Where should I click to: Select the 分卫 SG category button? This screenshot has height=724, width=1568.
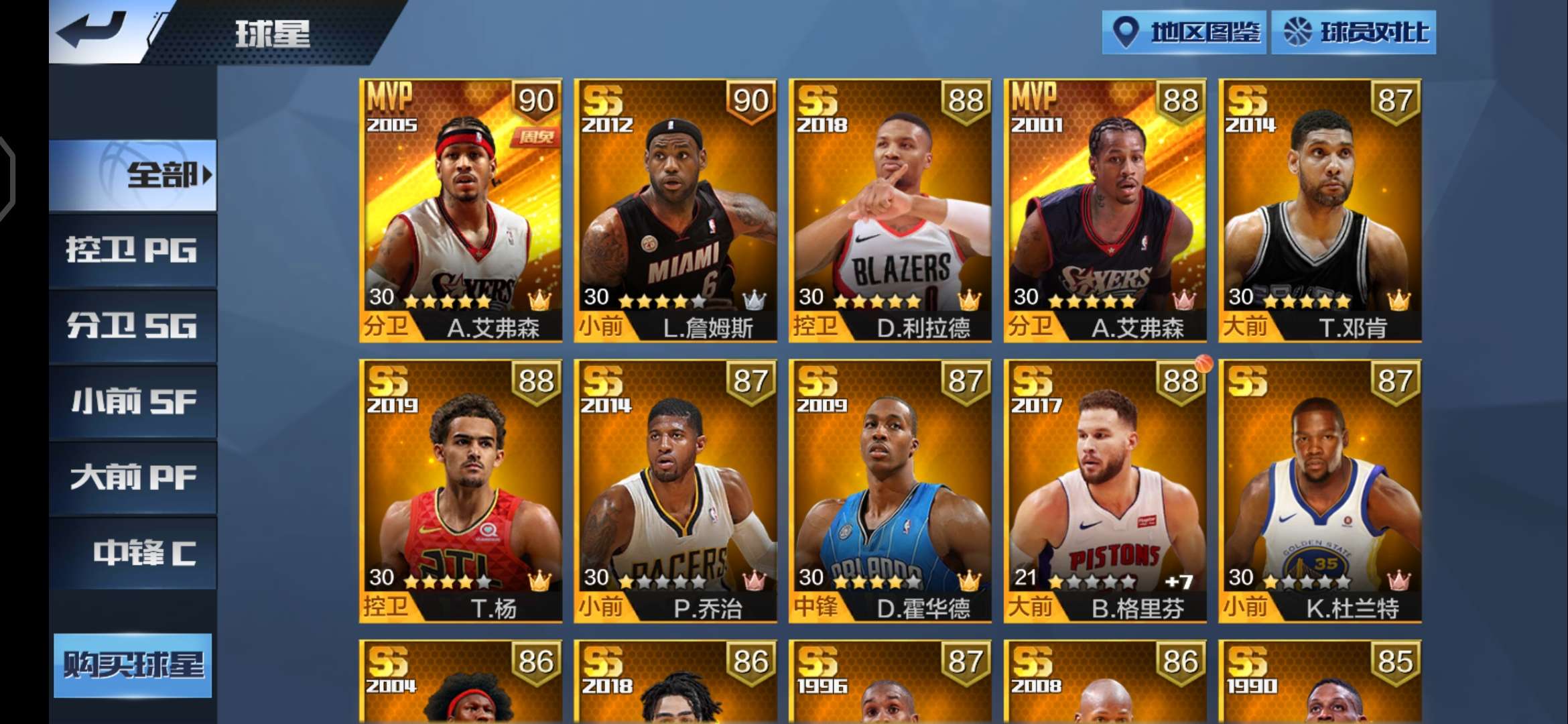[x=132, y=325]
